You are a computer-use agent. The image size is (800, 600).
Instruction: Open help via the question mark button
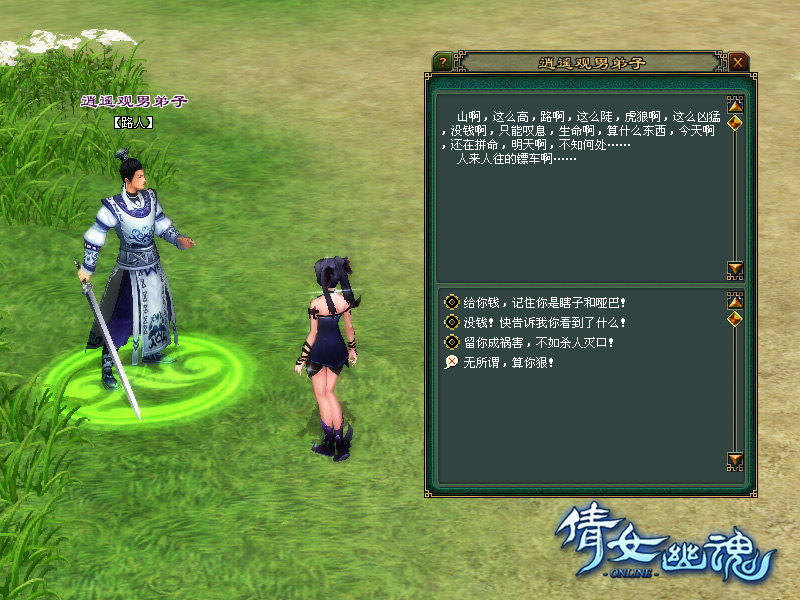(x=441, y=62)
